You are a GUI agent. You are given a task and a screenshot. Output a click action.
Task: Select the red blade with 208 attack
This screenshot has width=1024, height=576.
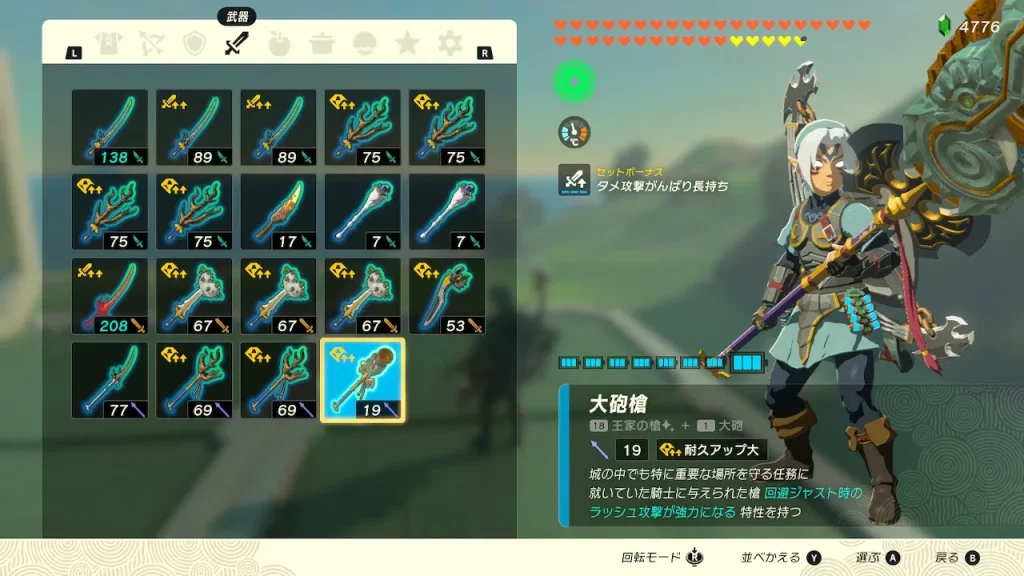(x=110, y=296)
